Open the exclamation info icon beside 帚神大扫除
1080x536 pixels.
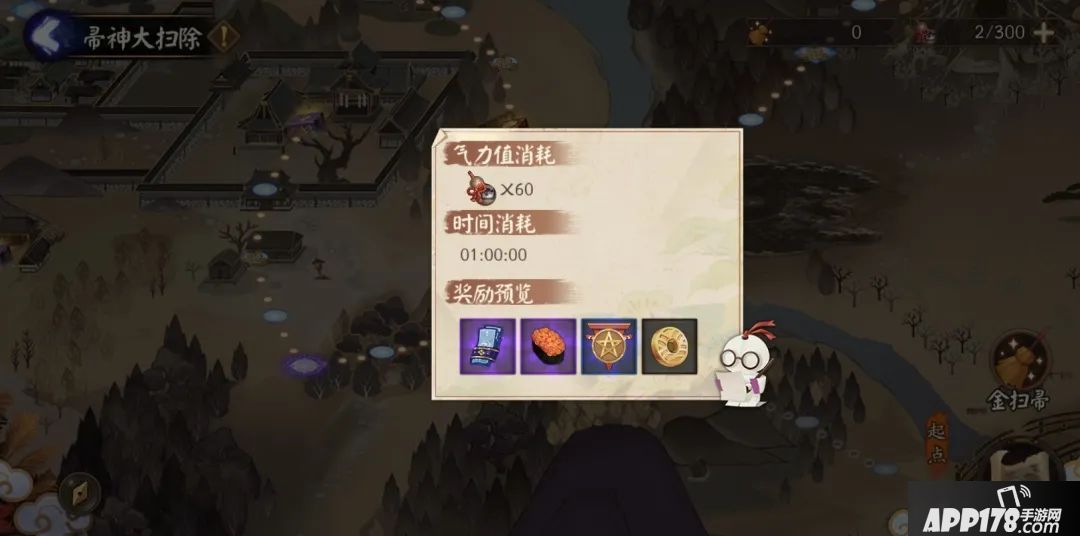click(x=229, y=38)
